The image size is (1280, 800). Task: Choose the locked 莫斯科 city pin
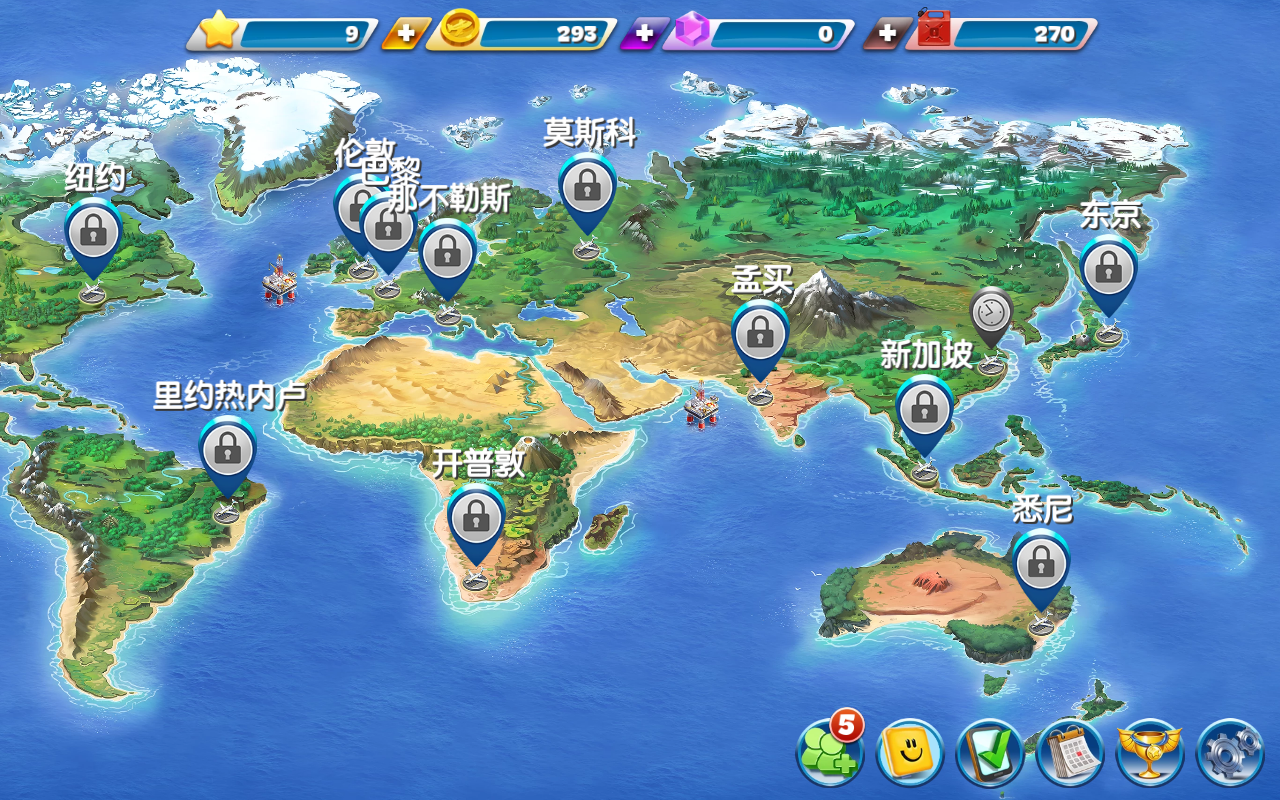click(x=587, y=187)
